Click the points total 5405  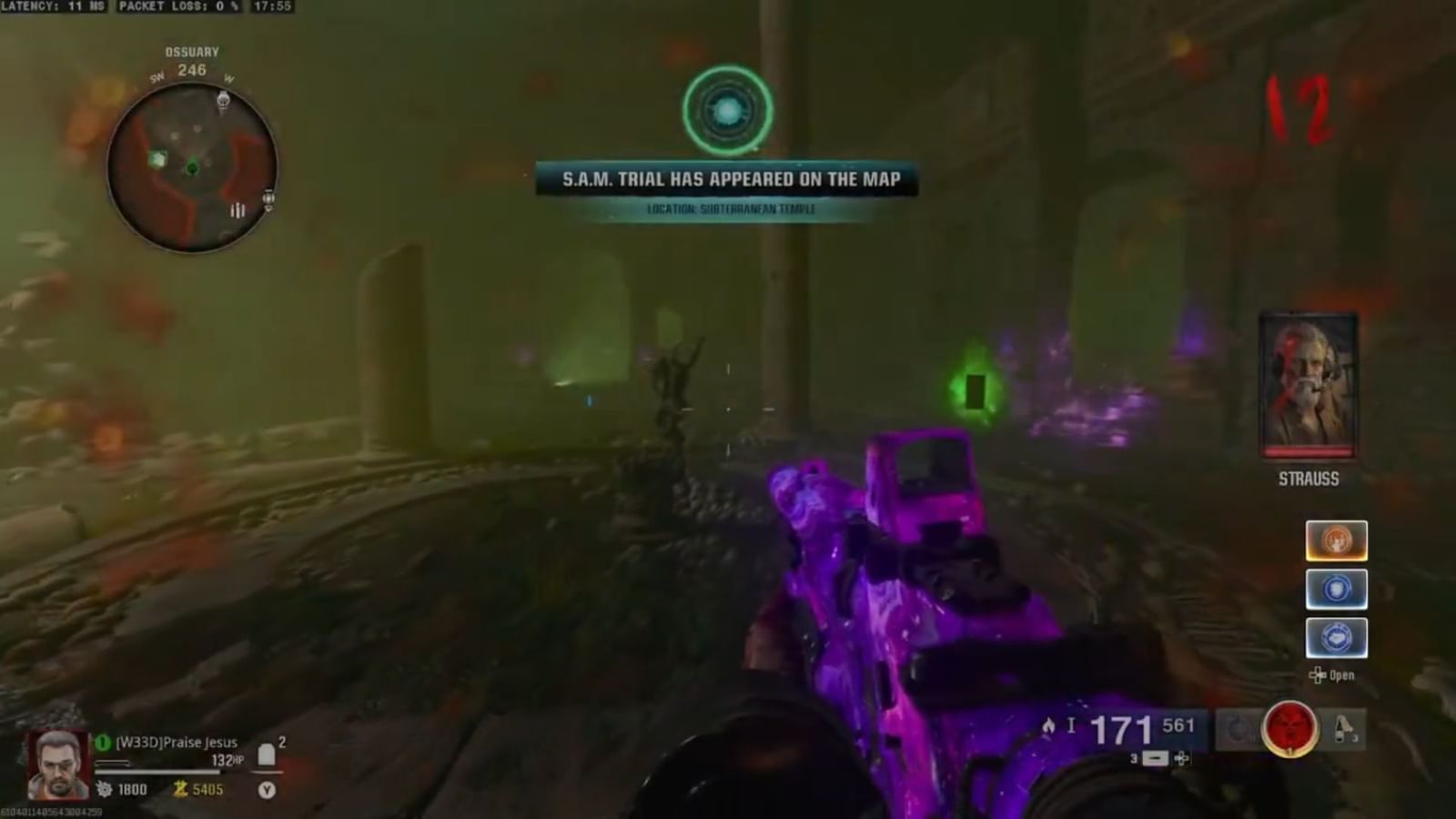(x=207, y=789)
